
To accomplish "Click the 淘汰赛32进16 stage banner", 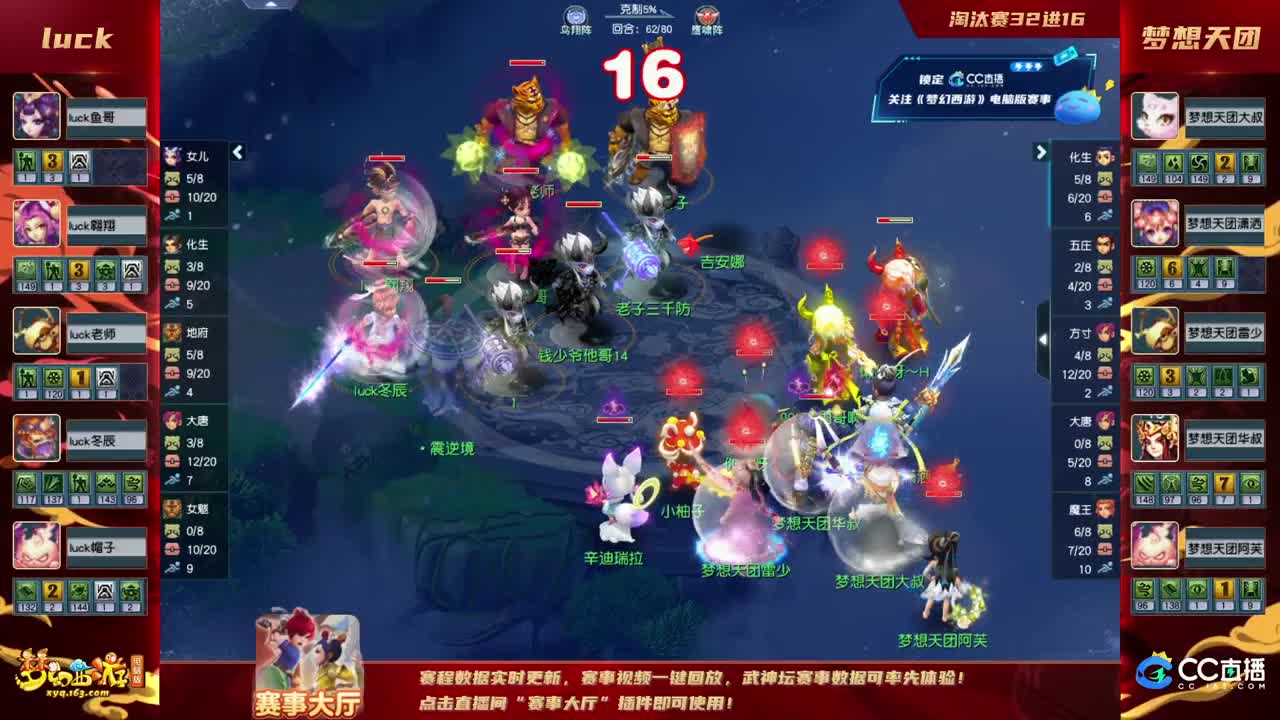I will point(1016,18).
